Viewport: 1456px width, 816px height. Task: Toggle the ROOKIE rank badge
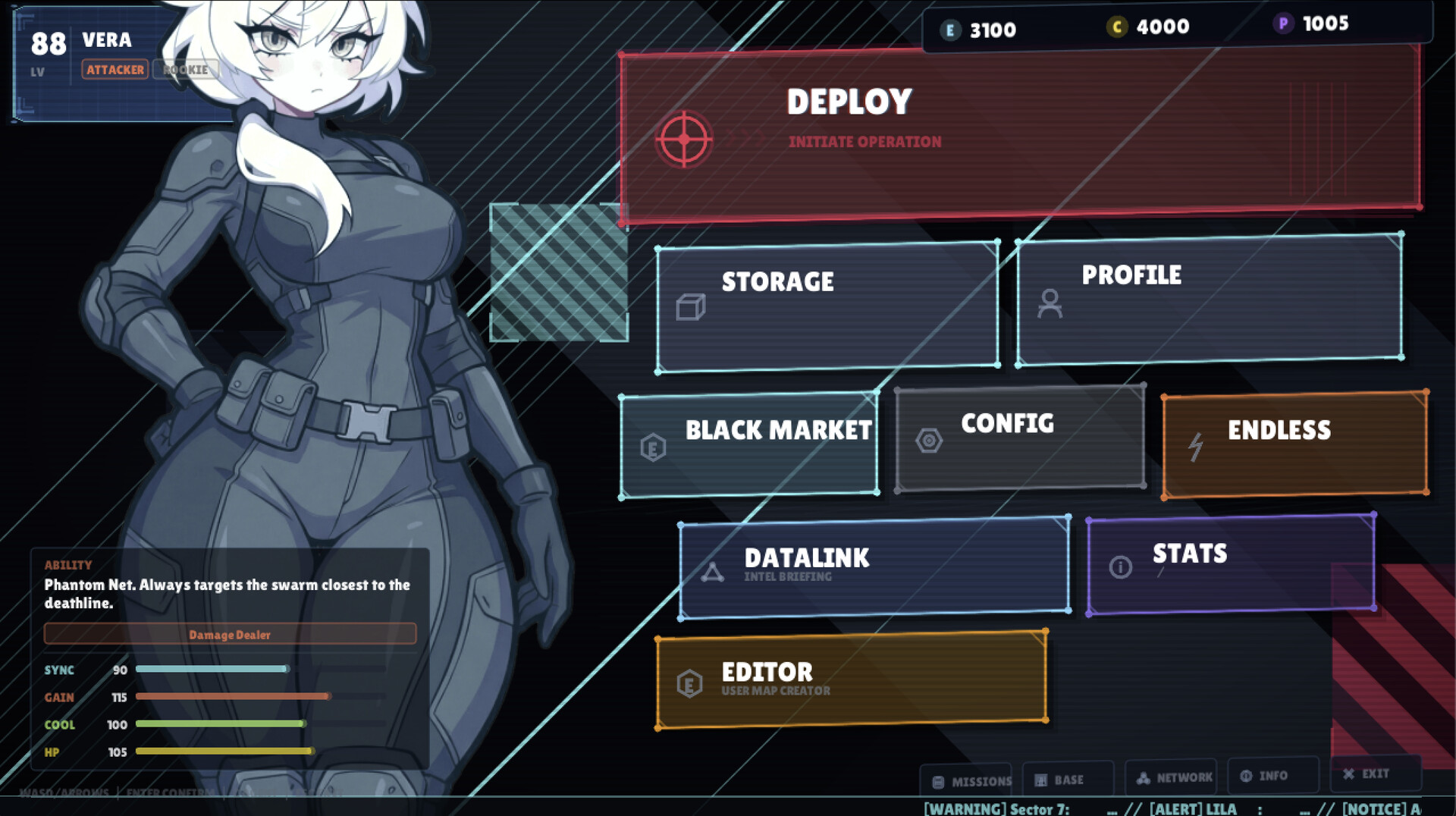click(x=186, y=70)
